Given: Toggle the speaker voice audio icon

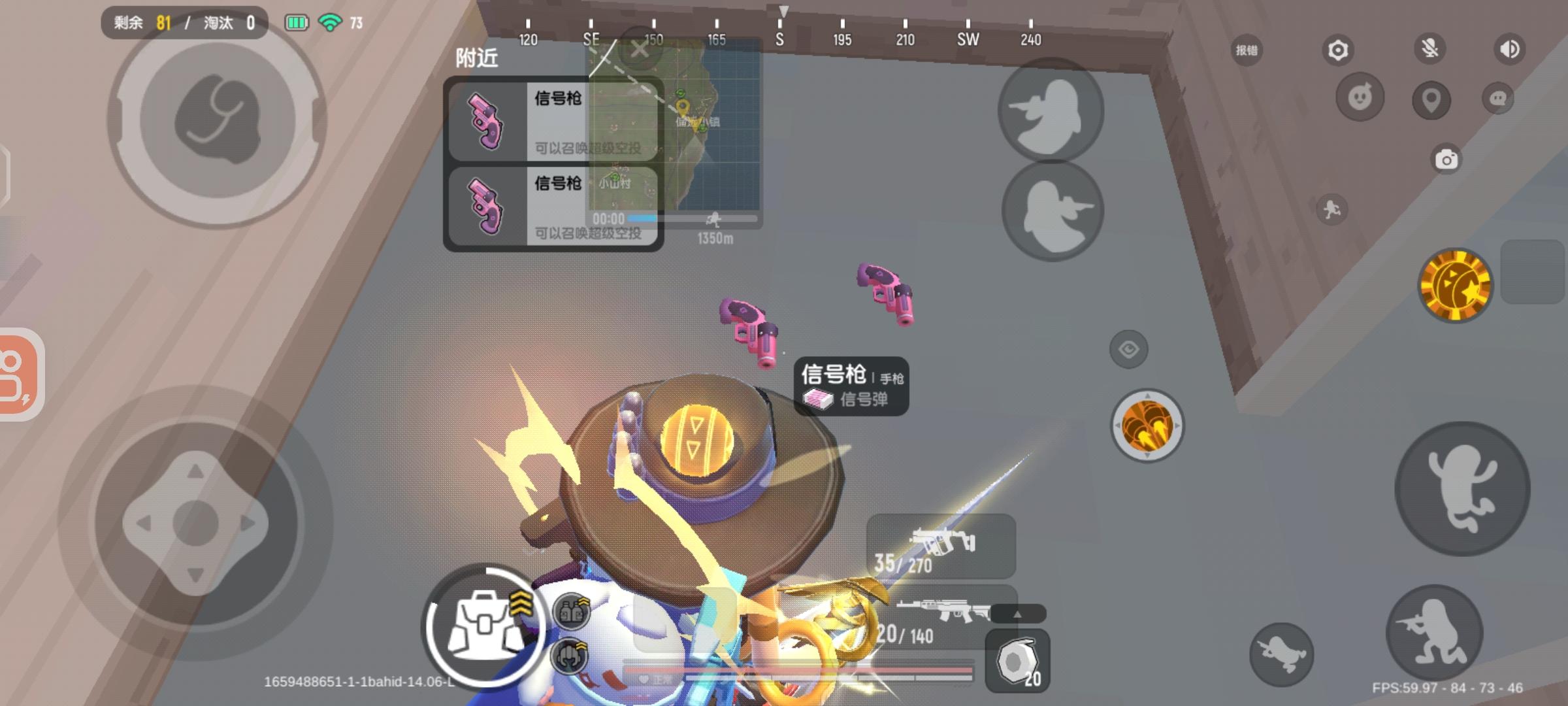Looking at the screenshot, I should [x=1509, y=48].
